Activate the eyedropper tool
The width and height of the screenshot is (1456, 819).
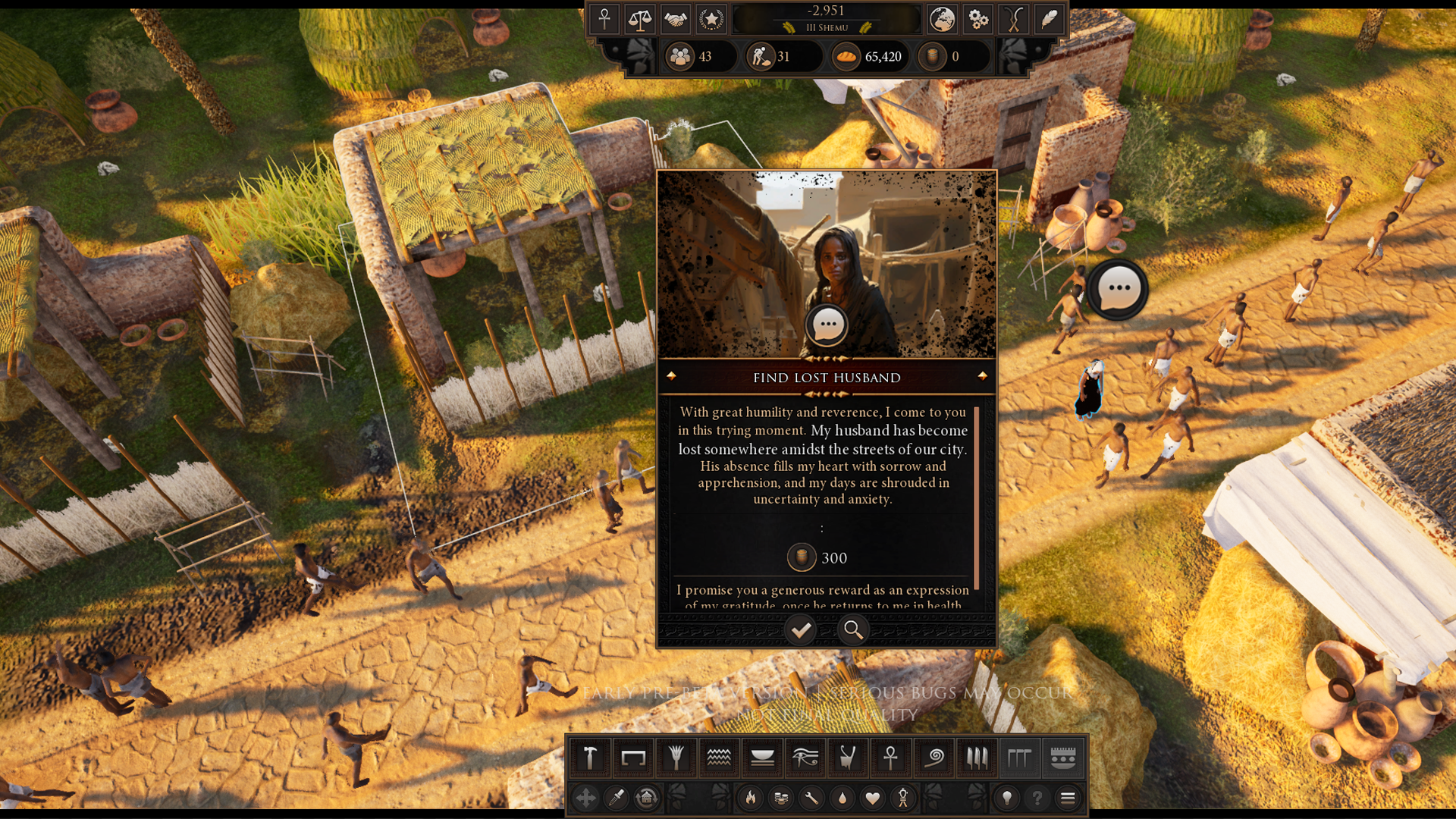click(x=617, y=798)
